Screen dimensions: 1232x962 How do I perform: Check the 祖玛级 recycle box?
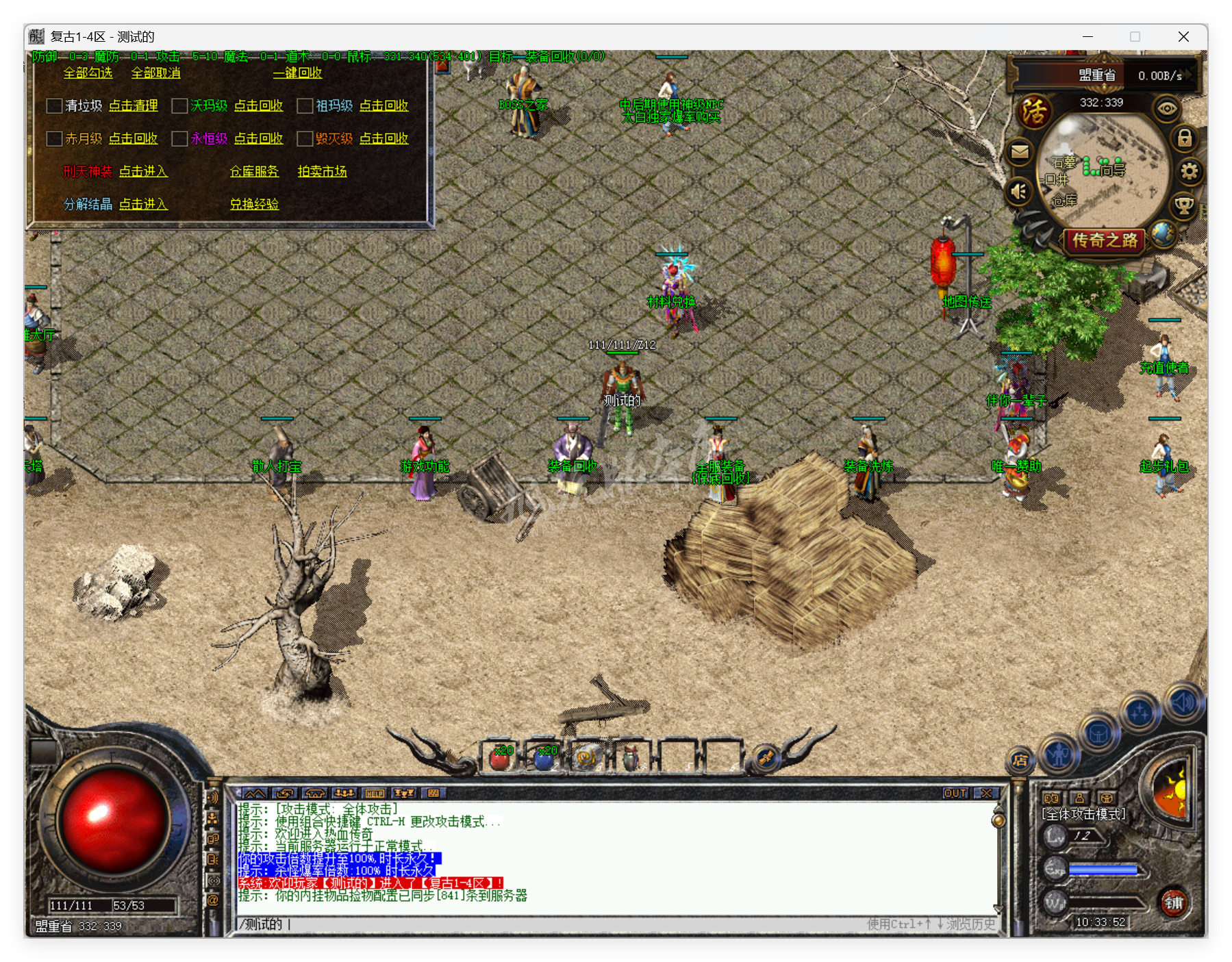pos(305,105)
